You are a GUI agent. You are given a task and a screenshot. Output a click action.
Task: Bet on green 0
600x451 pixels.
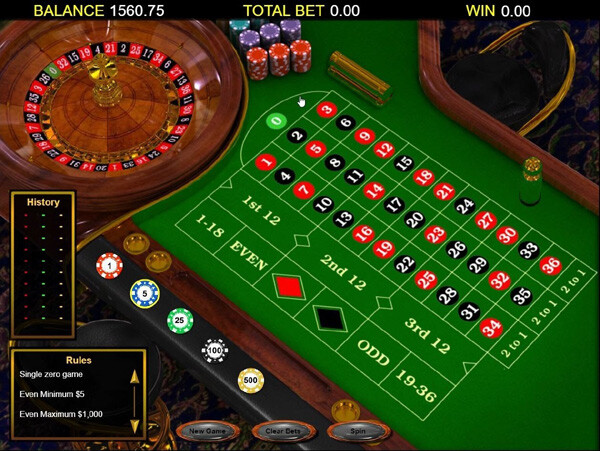(276, 122)
